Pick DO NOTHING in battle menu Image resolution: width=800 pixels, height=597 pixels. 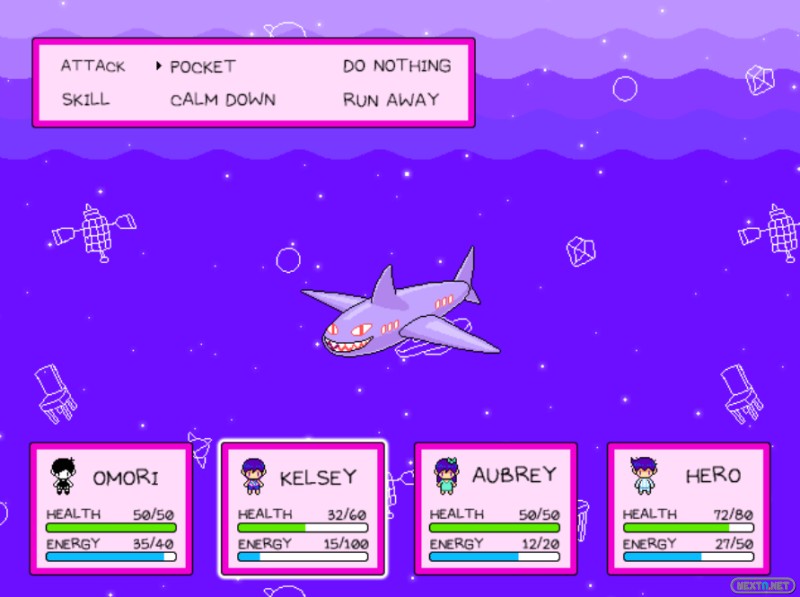point(396,66)
